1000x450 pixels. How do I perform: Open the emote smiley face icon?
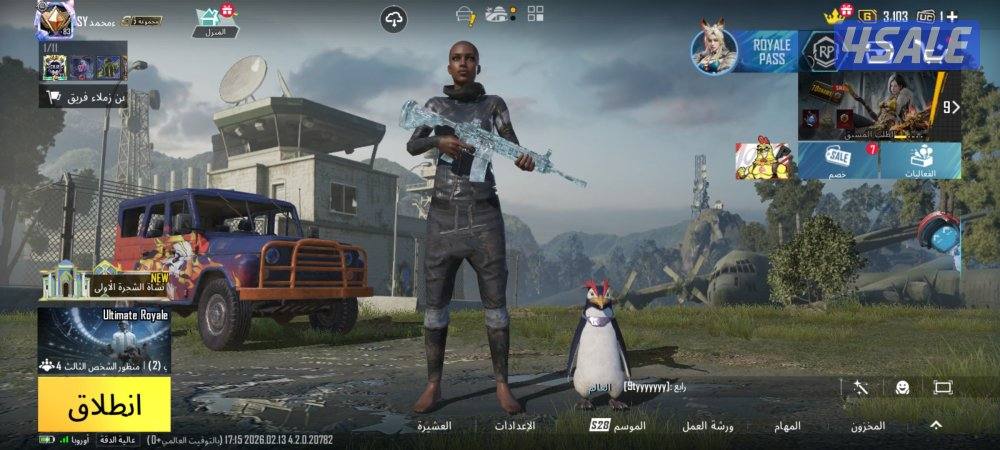(x=902, y=387)
